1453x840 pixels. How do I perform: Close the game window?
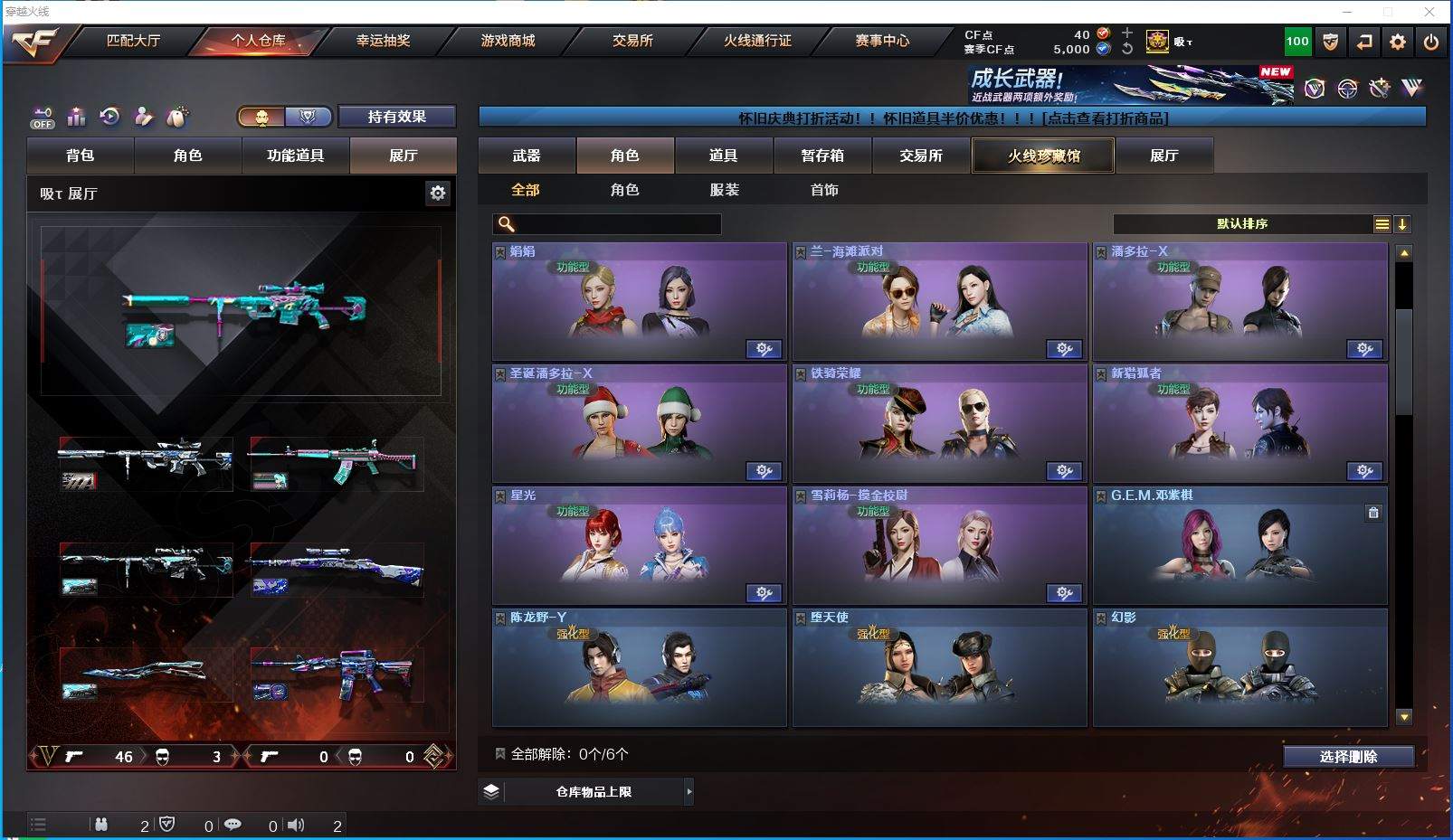1429,12
